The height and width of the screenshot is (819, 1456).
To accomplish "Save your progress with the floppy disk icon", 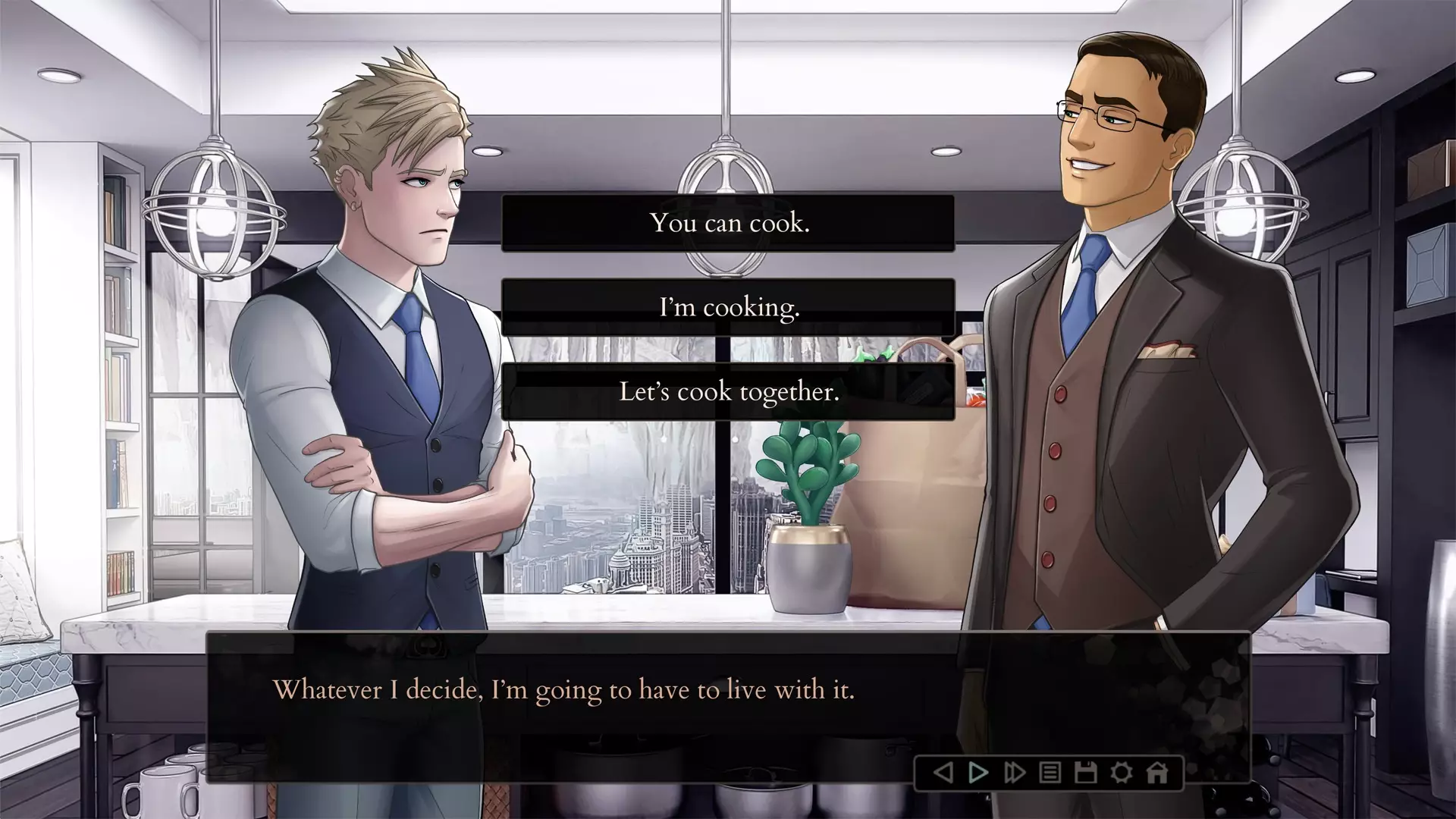I will [x=1085, y=773].
